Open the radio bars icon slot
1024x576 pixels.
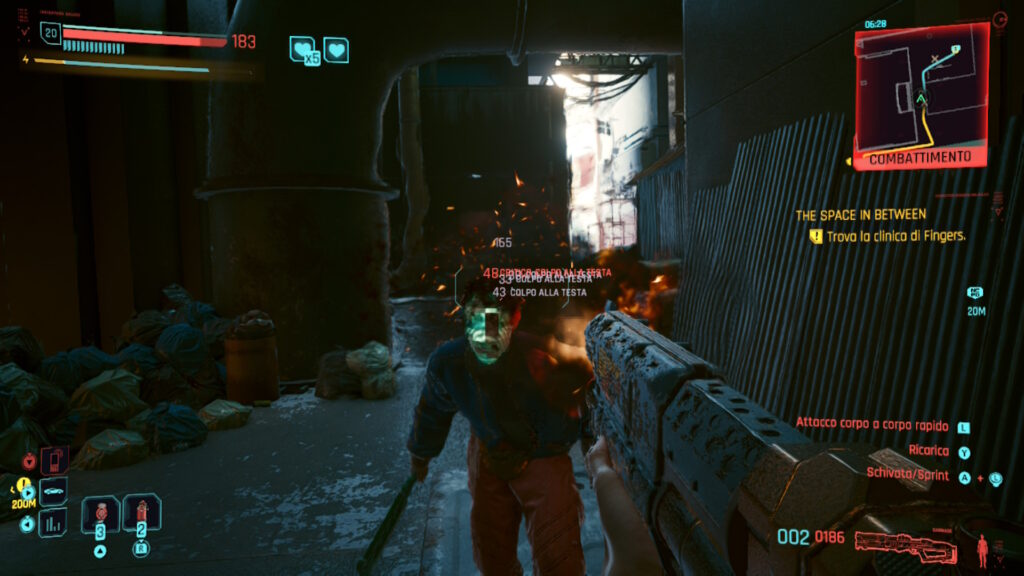(x=53, y=522)
